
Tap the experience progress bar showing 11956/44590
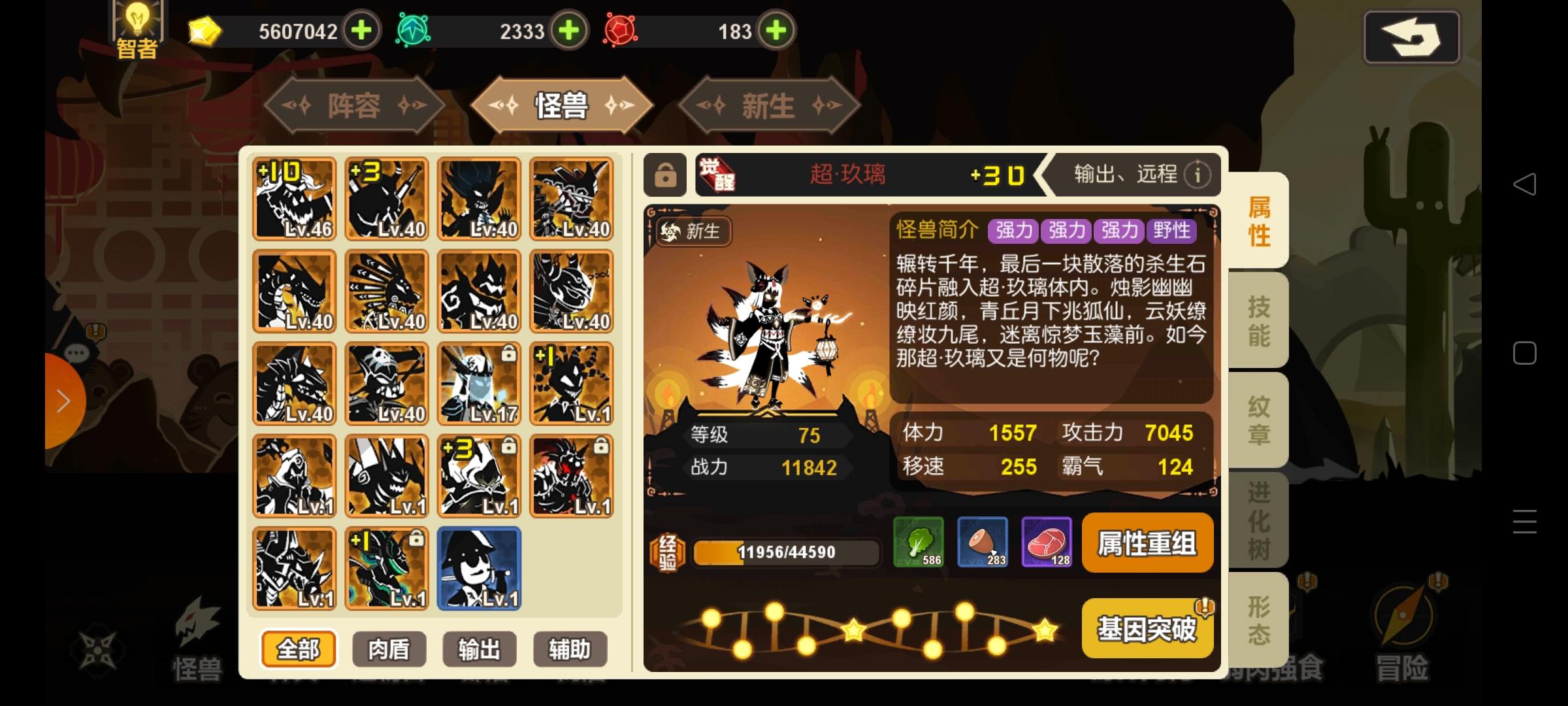tap(784, 552)
